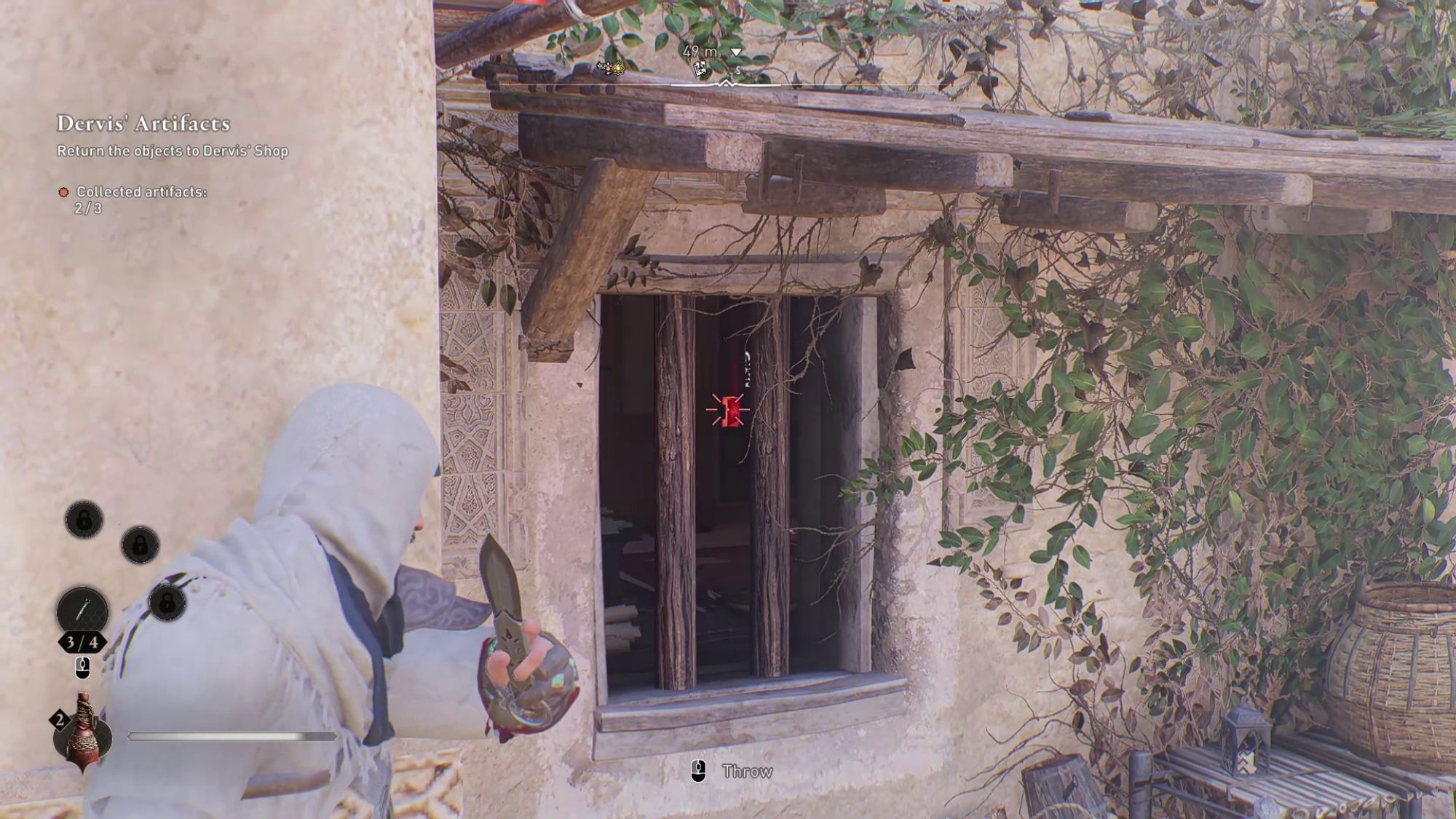Screen dimensions: 1456x819
Task: Click the mouse button icon below the knife counter
Action: pyautogui.click(x=82, y=668)
